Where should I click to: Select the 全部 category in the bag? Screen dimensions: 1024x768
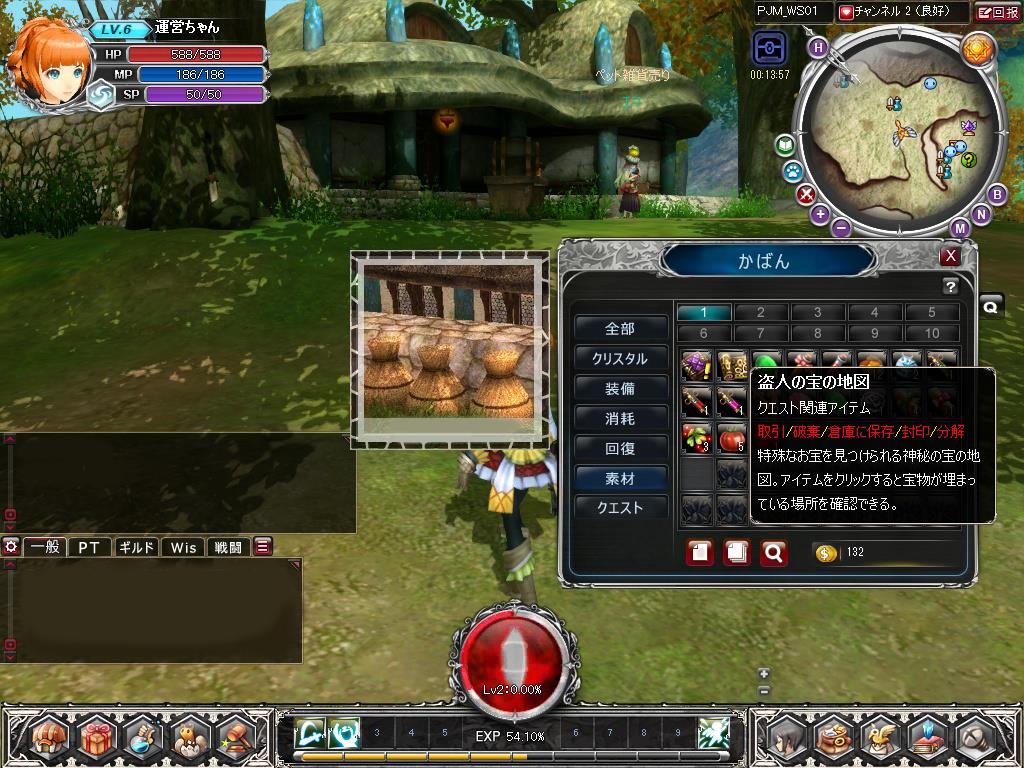point(620,329)
